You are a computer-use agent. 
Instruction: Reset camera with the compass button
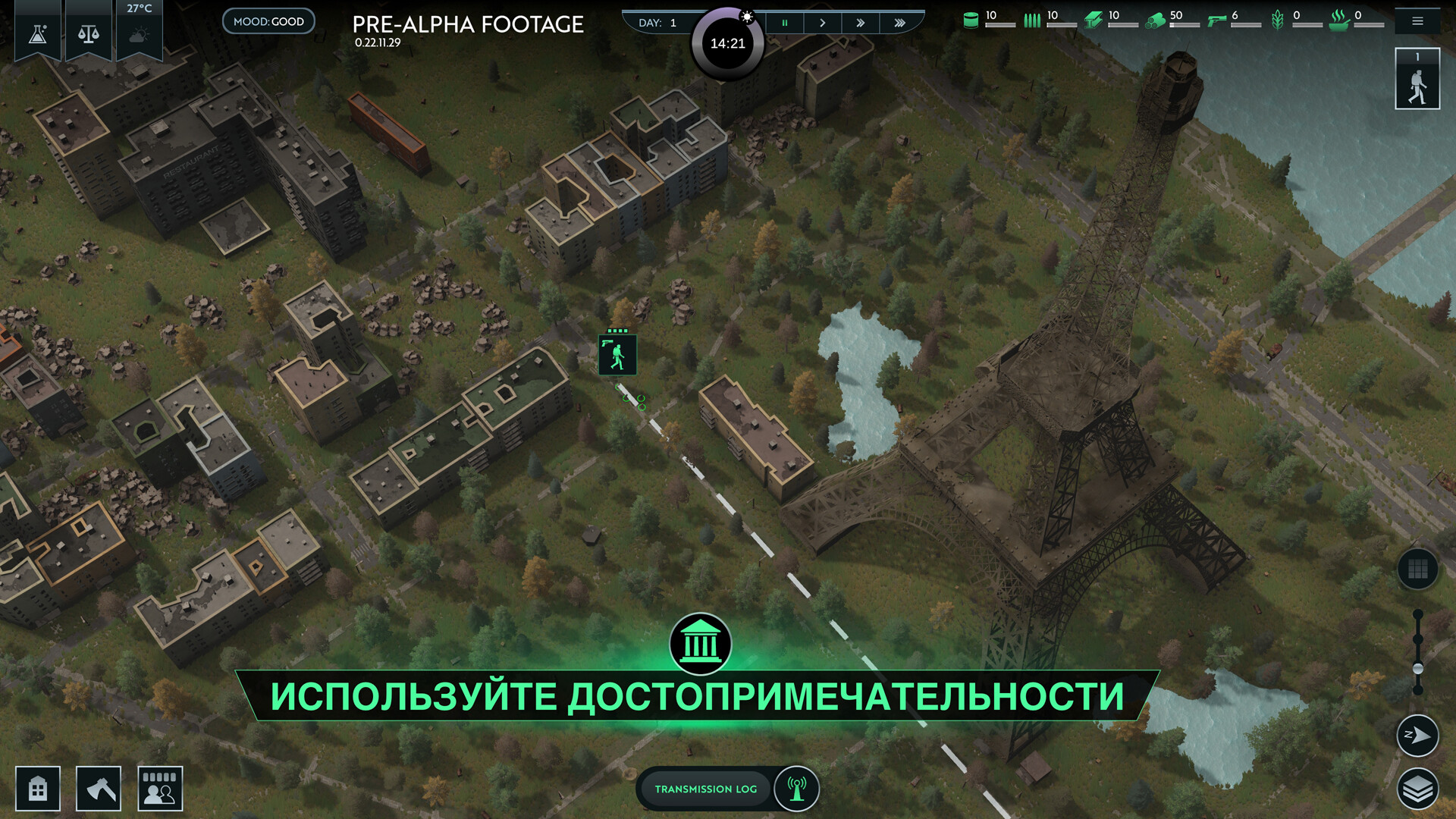click(x=1417, y=735)
